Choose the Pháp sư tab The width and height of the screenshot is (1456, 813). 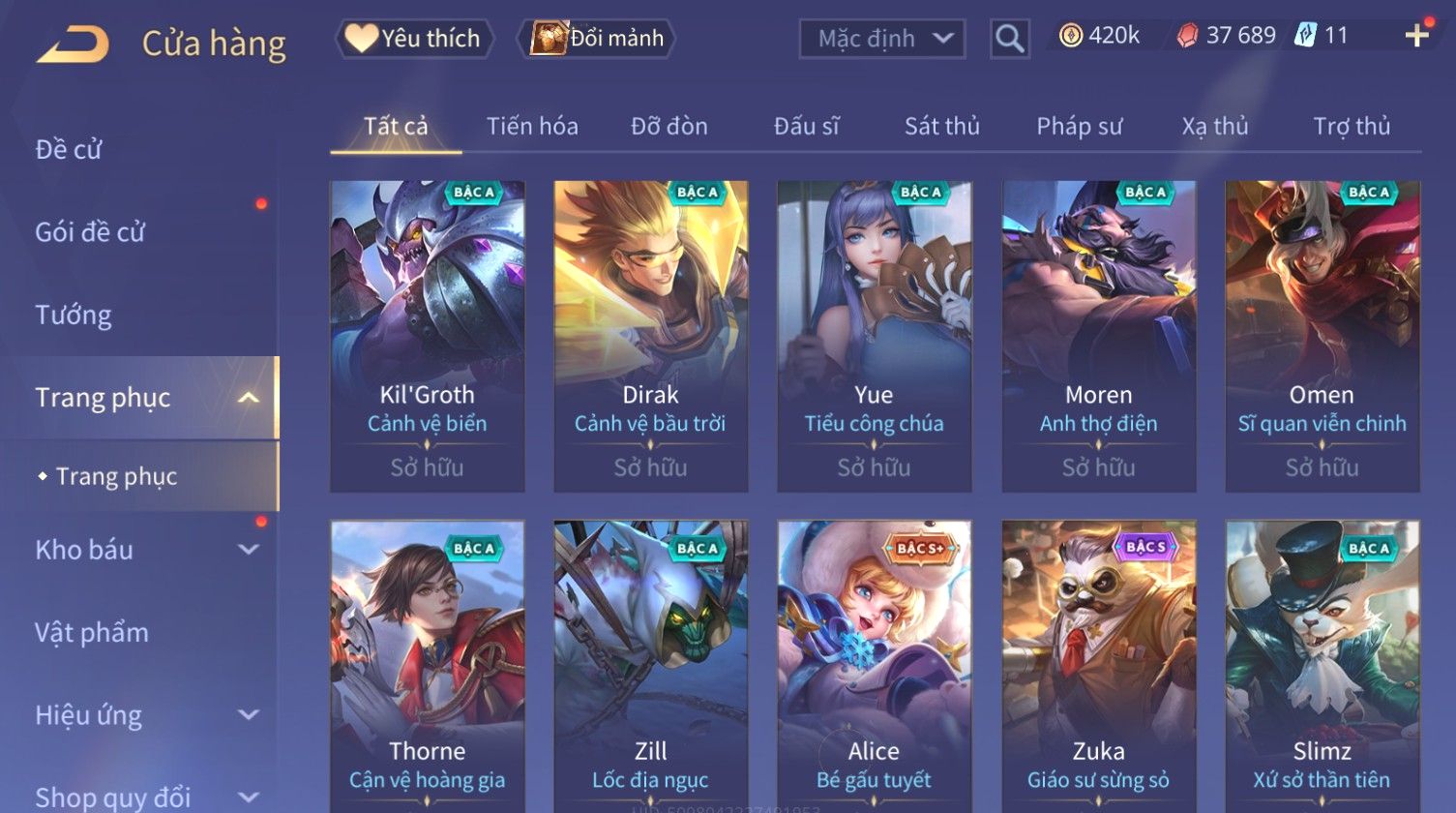click(1079, 127)
